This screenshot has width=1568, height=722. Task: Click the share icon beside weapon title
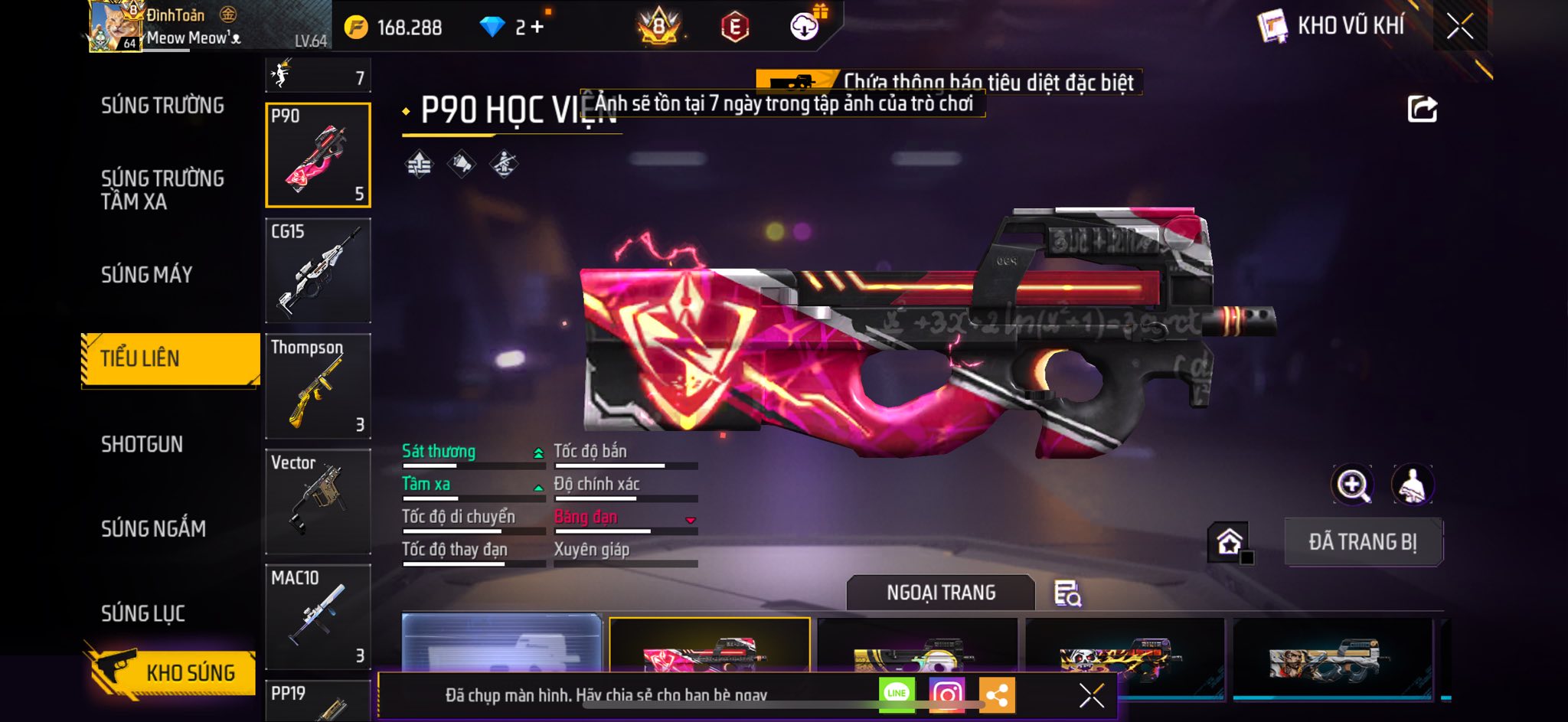pos(1422,109)
